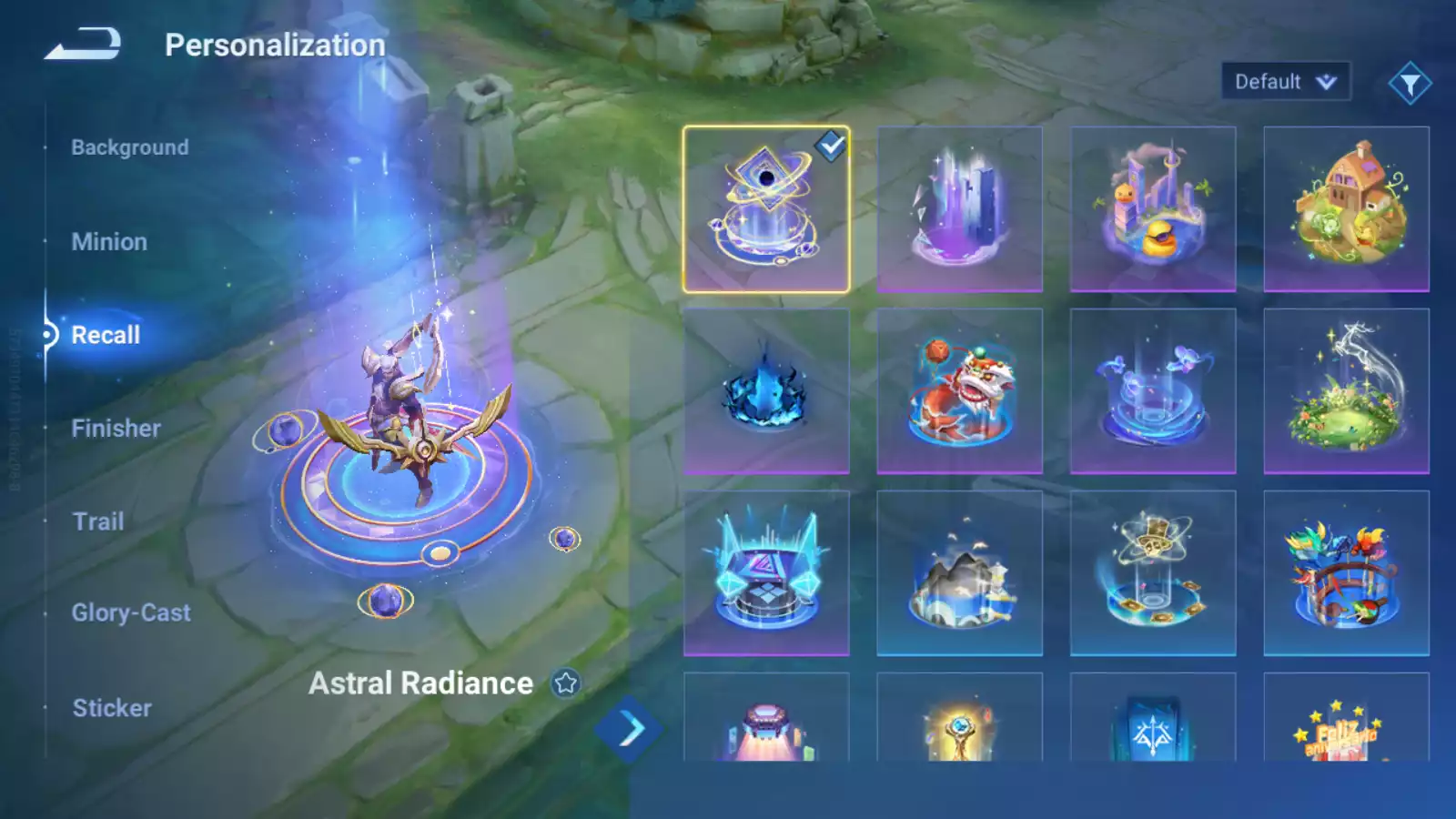Open the Minion category
The image size is (1456, 819).
109,242
